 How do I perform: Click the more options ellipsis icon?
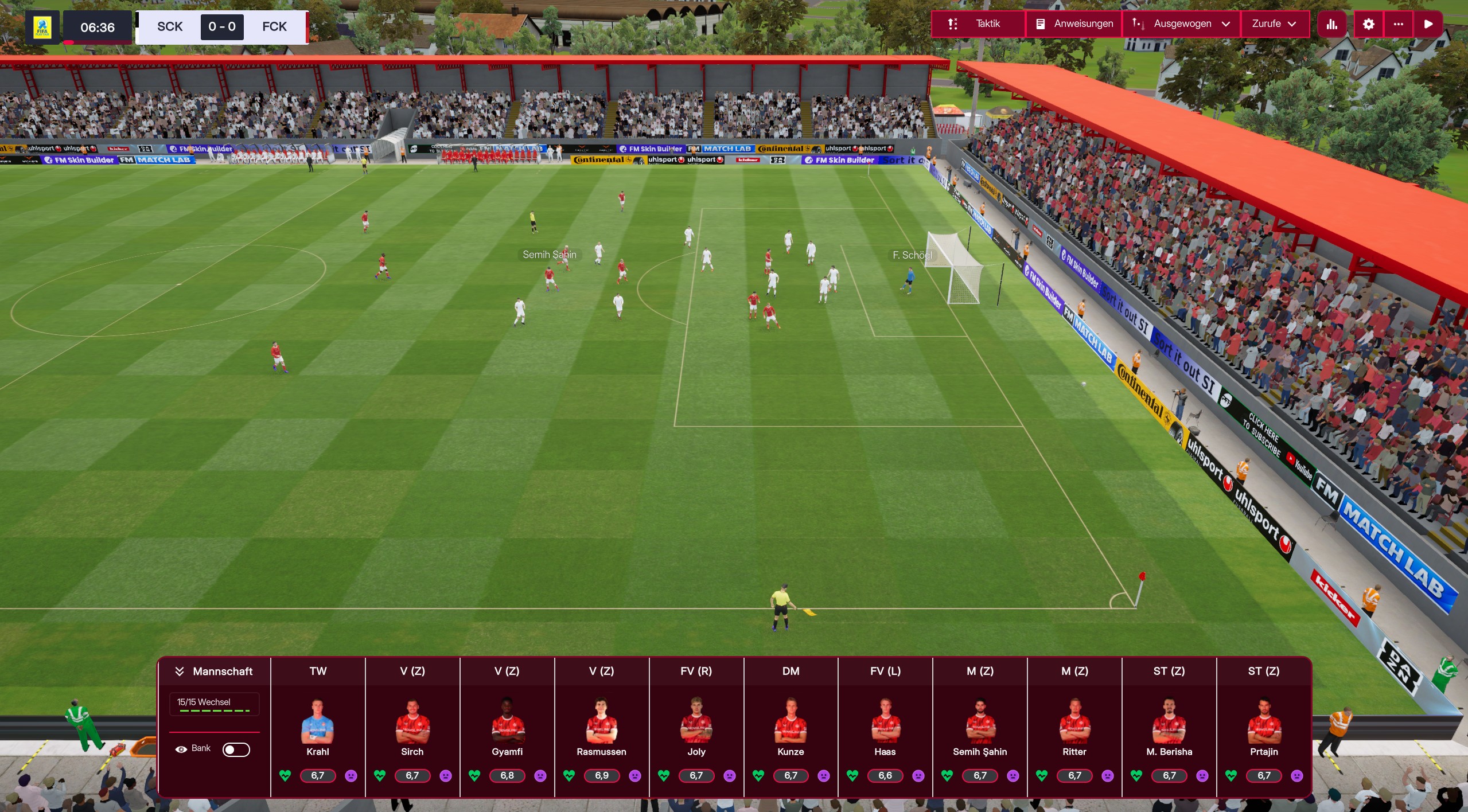coord(1399,24)
